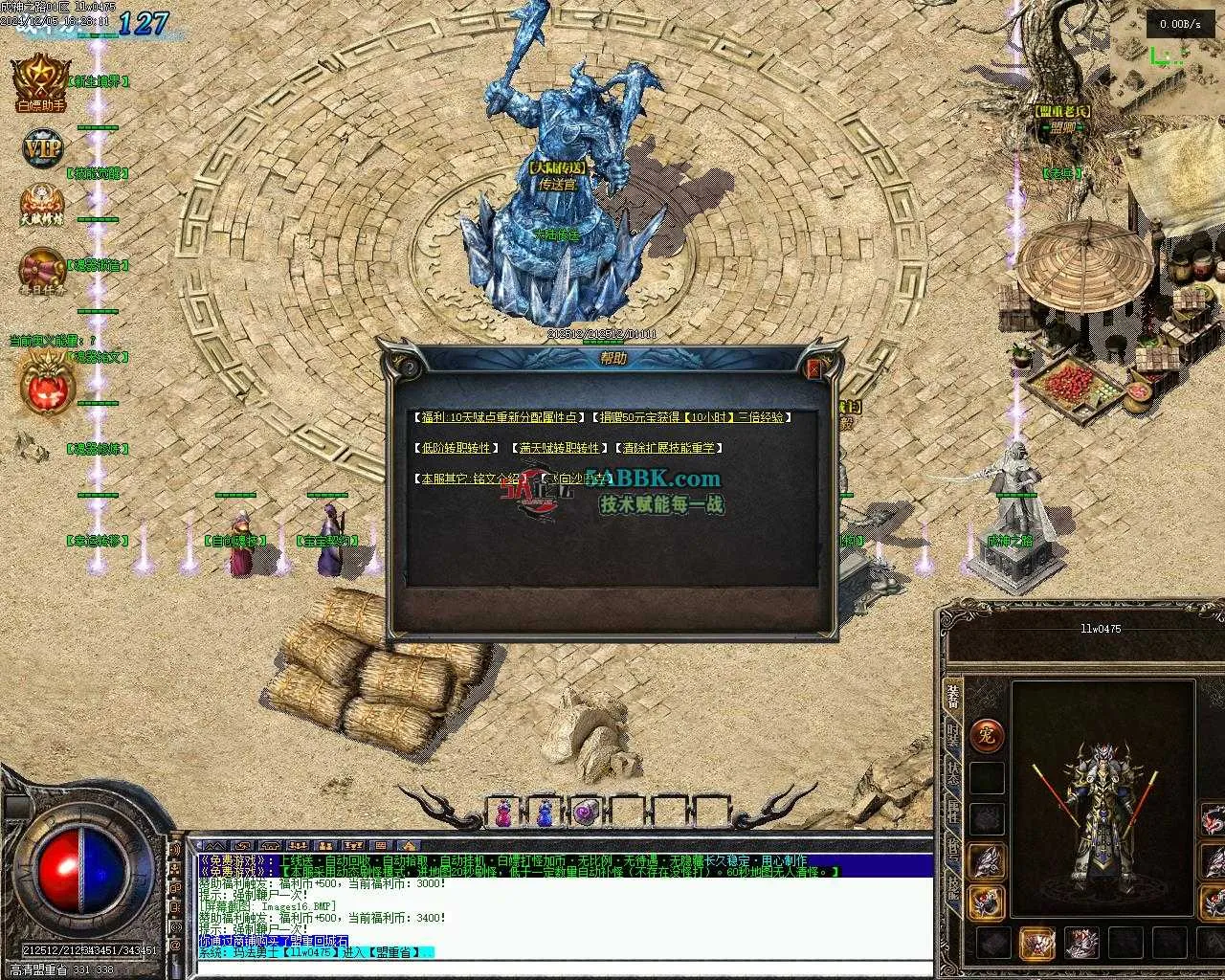Open the VIP menu icon

[41, 148]
